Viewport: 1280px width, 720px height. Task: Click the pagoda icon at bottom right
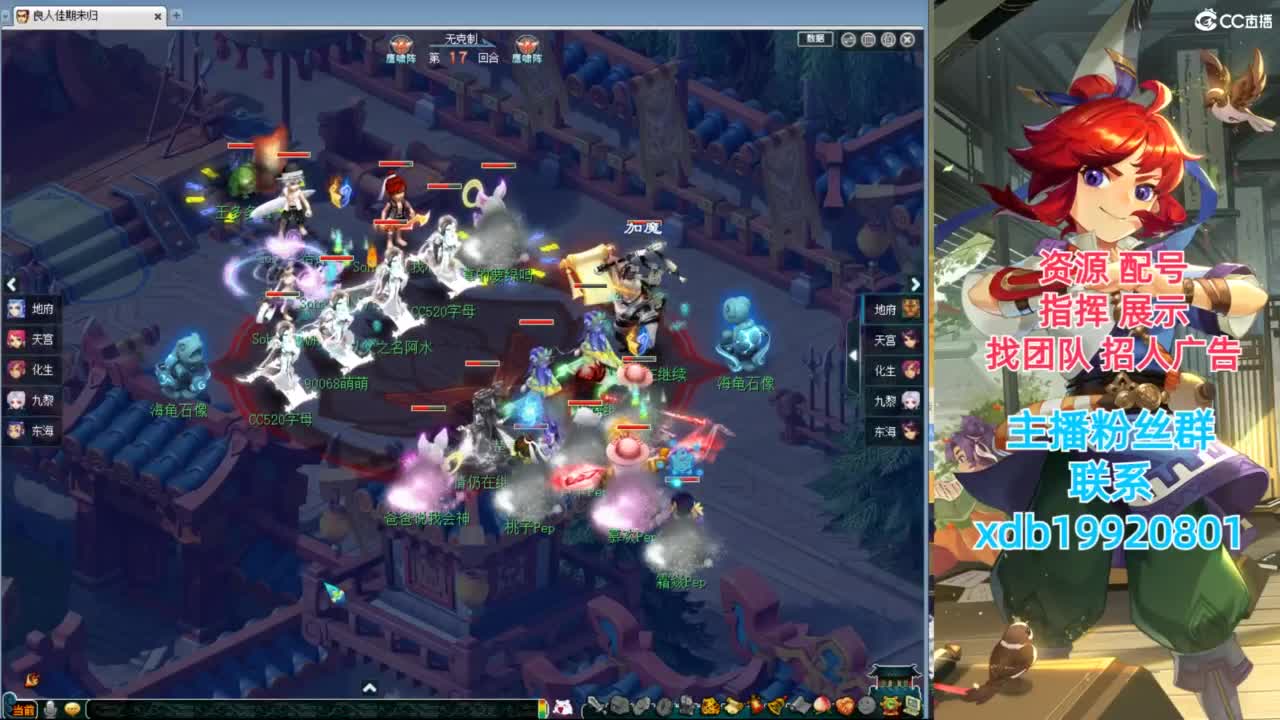click(895, 676)
